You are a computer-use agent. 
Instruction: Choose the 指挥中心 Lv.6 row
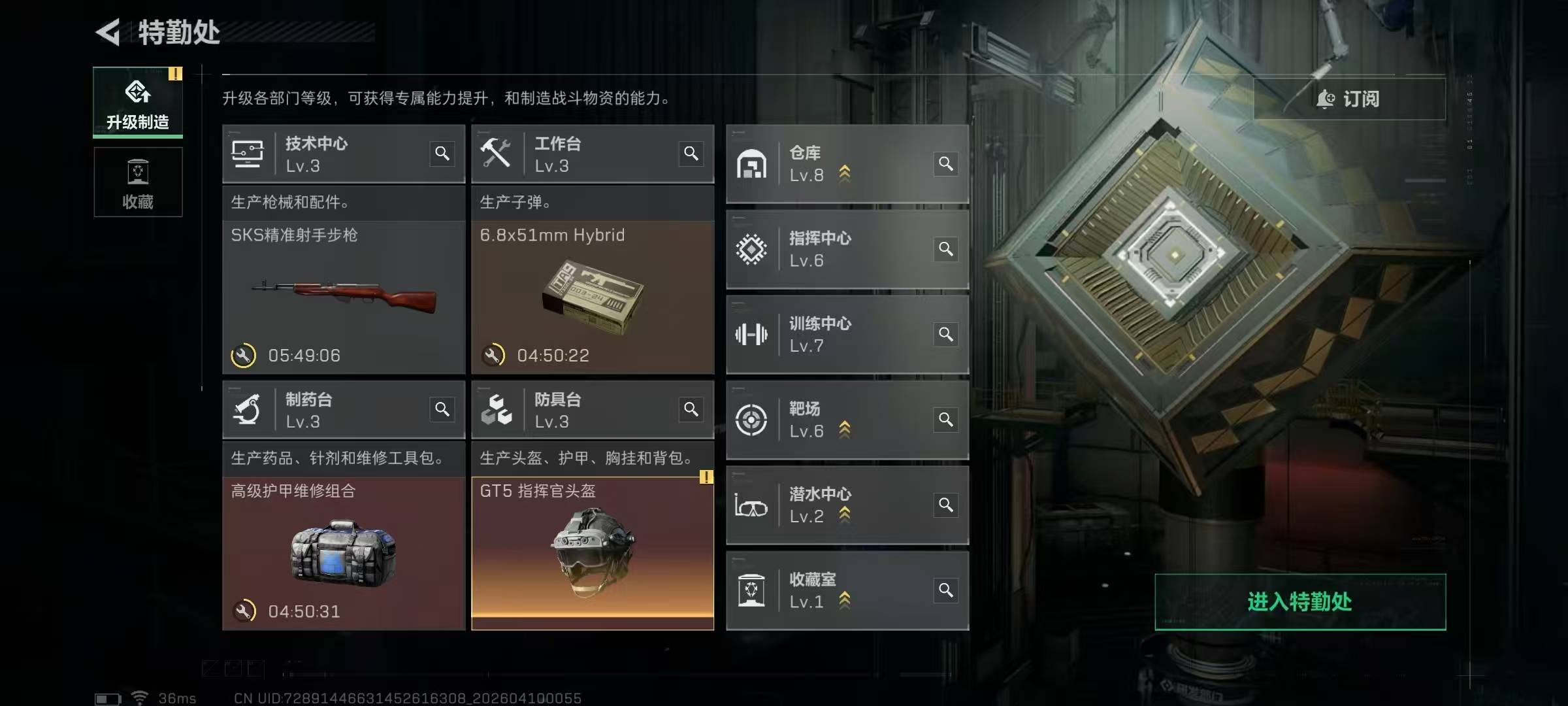tap(847, 249)
